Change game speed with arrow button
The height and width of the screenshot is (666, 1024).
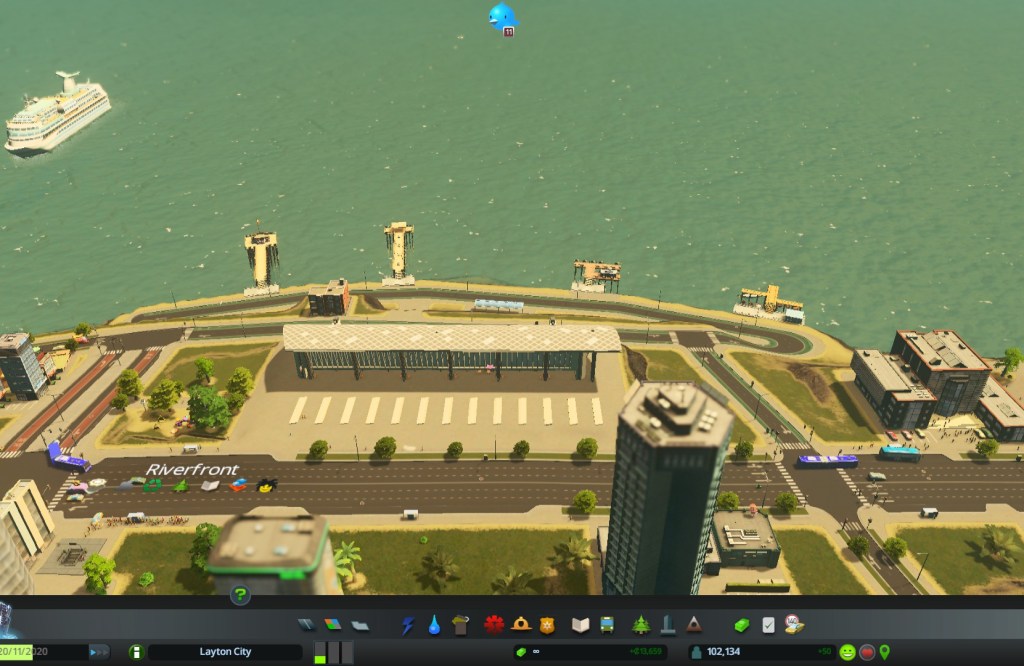(x=99, y=652)
